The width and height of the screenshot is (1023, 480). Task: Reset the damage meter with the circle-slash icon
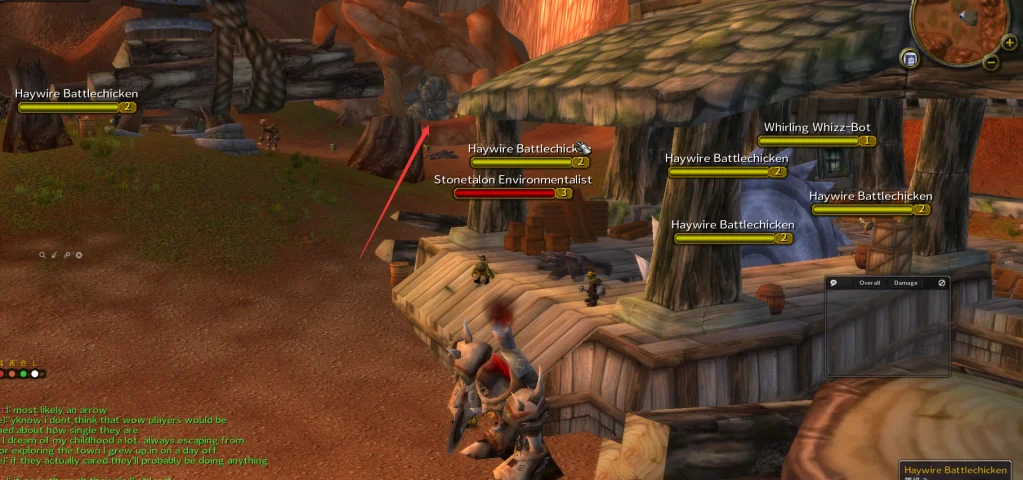(941, 283)
